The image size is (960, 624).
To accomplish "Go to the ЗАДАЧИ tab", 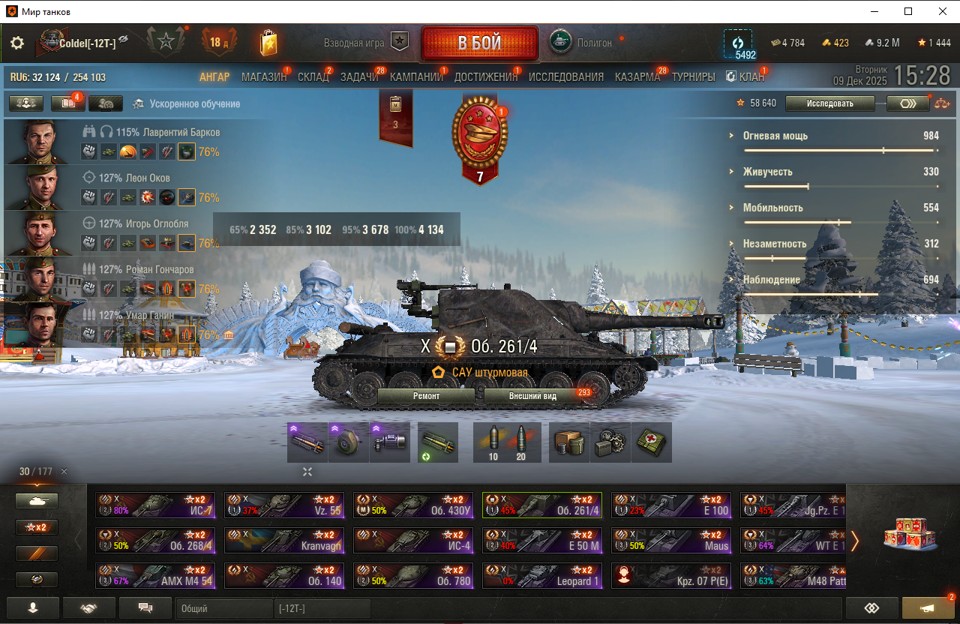I will point(359,77).
